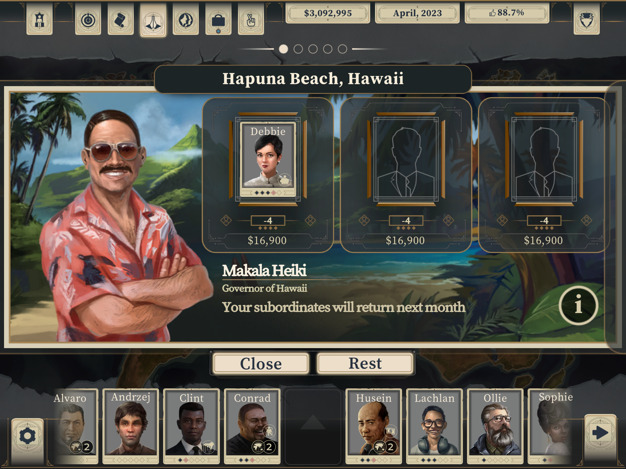The width and height of the screenshot is (626, 469).
Task: Choose Husein's character card
Action: (x=373, y=425)
